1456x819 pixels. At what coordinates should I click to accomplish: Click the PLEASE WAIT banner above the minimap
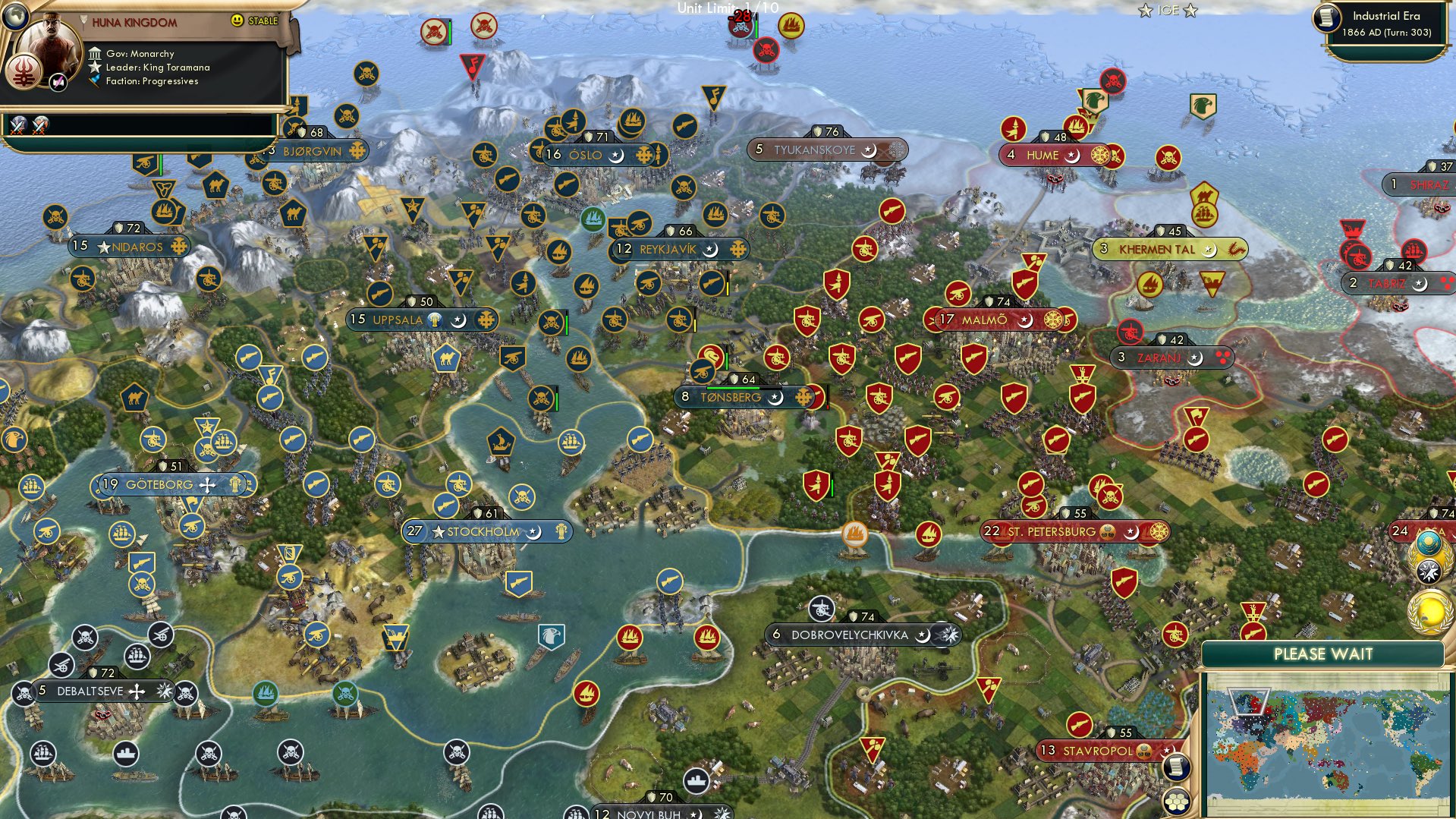1325,654
